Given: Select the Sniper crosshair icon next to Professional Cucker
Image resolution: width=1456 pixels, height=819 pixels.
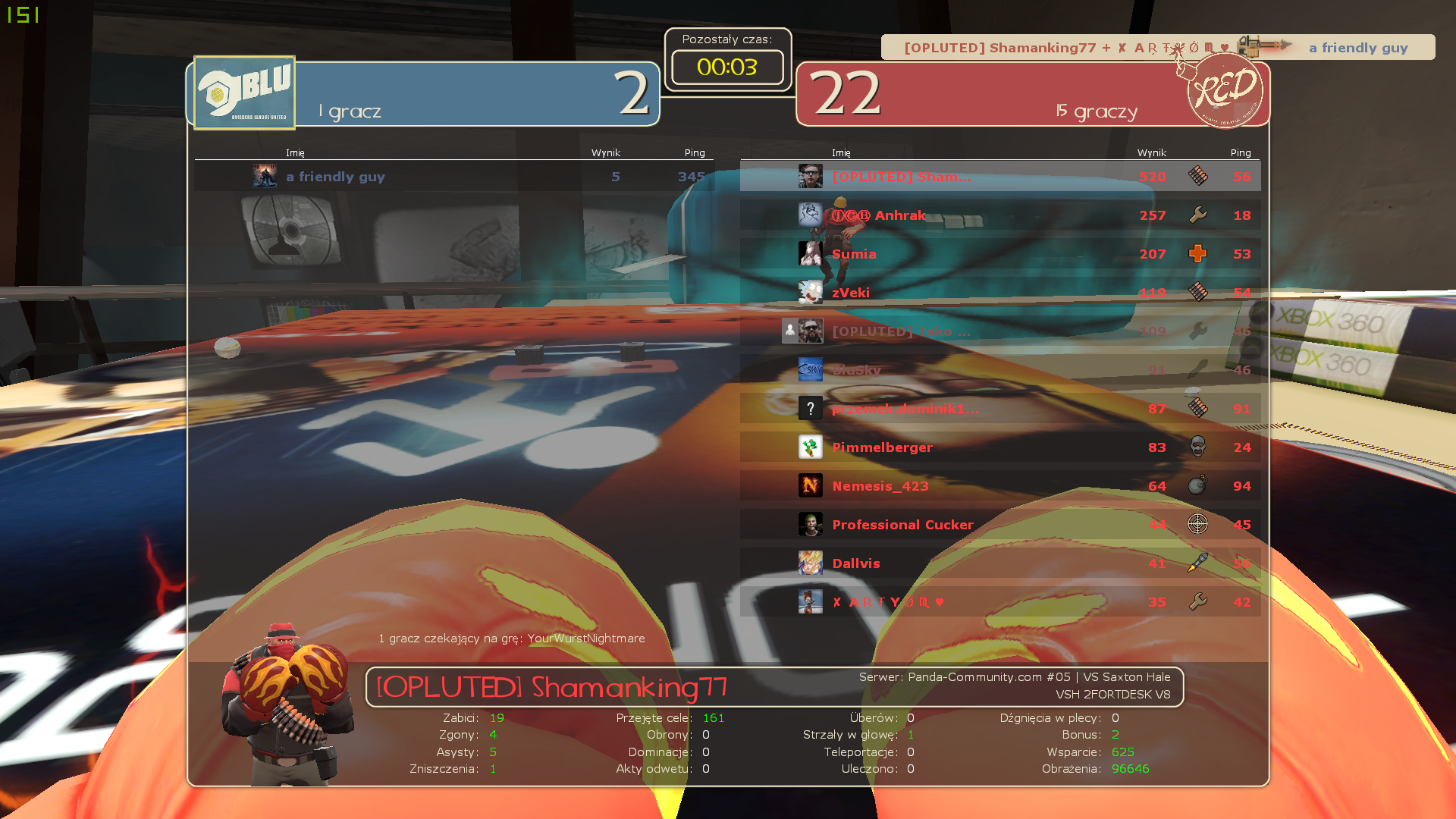Looking at the screenshot, I should (1199, 524).
